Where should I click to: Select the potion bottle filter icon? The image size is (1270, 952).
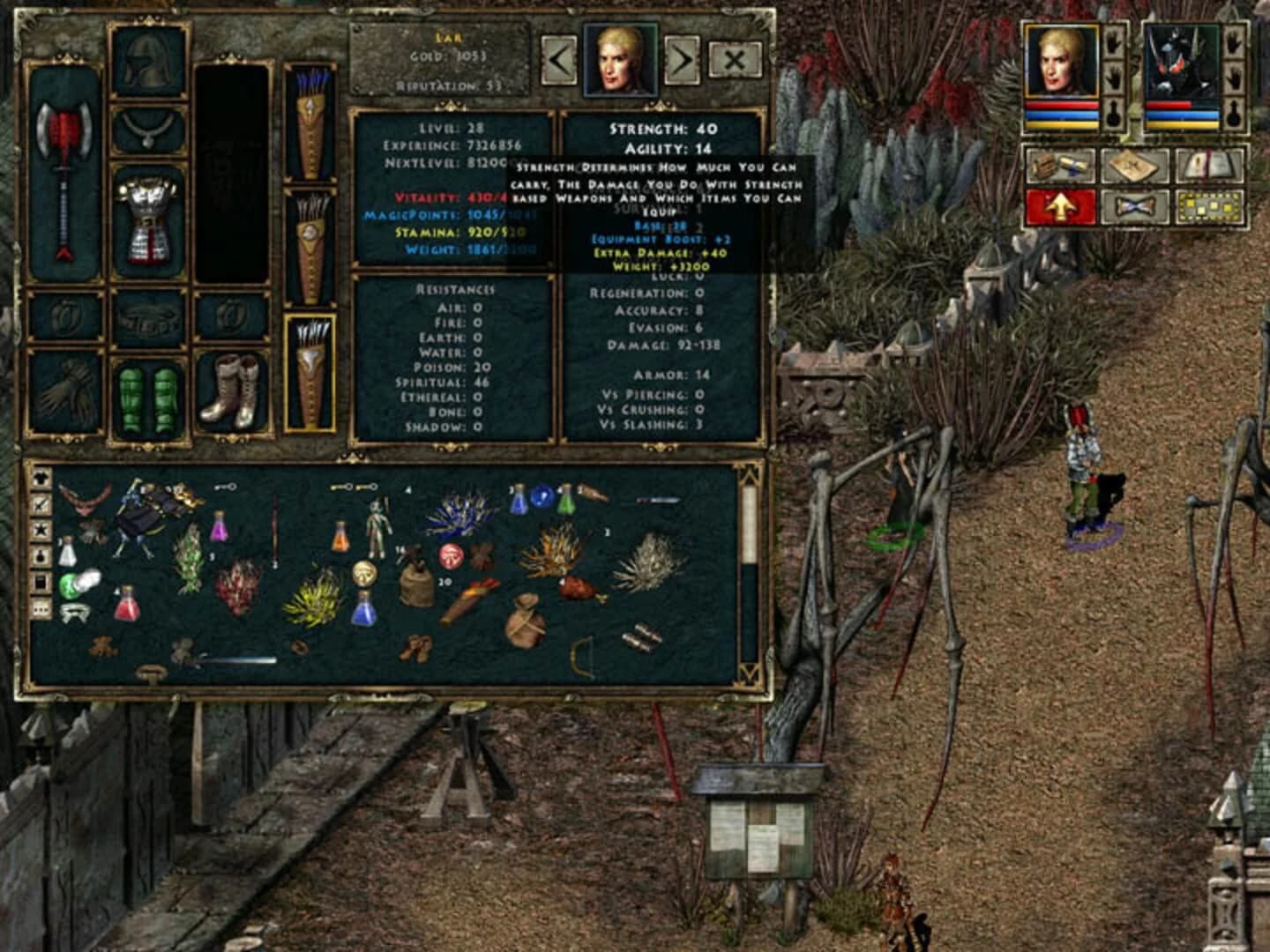coord(40,555)
